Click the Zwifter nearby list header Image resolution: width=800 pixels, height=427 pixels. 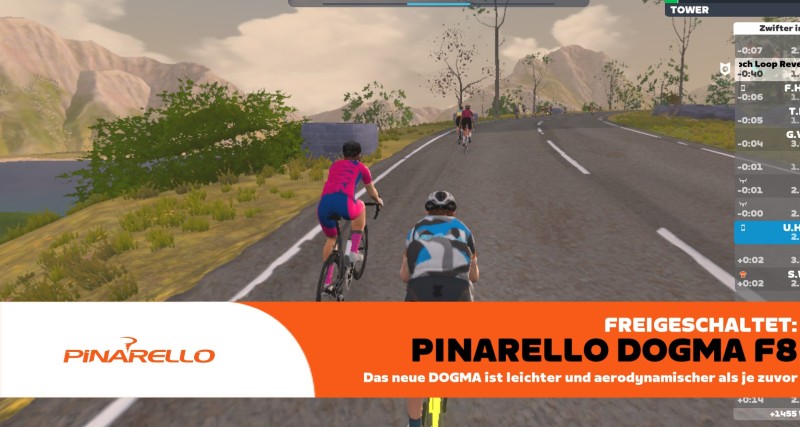click(x=768, y=29)
